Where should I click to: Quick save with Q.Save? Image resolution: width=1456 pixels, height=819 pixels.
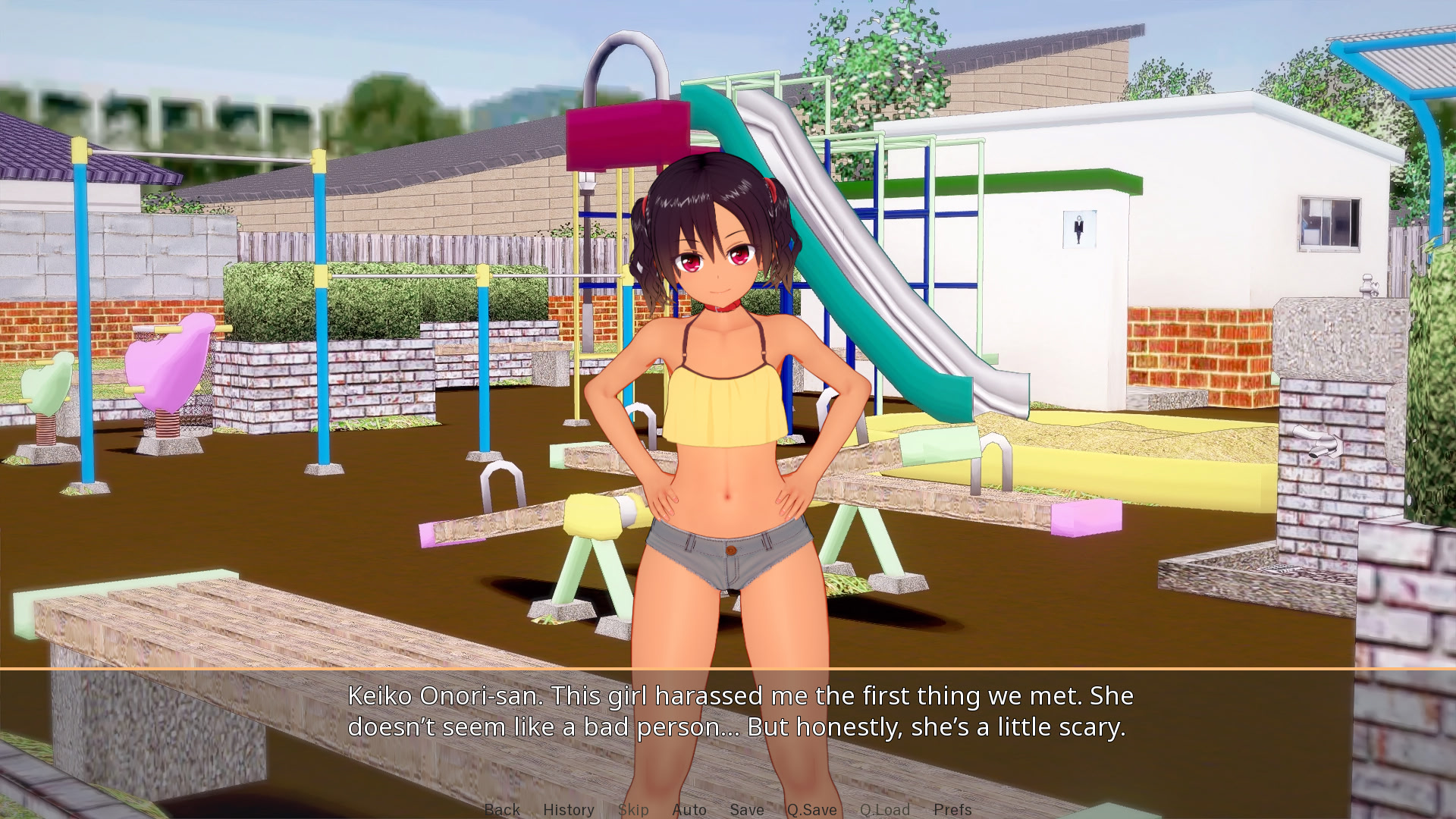point(811,809)
